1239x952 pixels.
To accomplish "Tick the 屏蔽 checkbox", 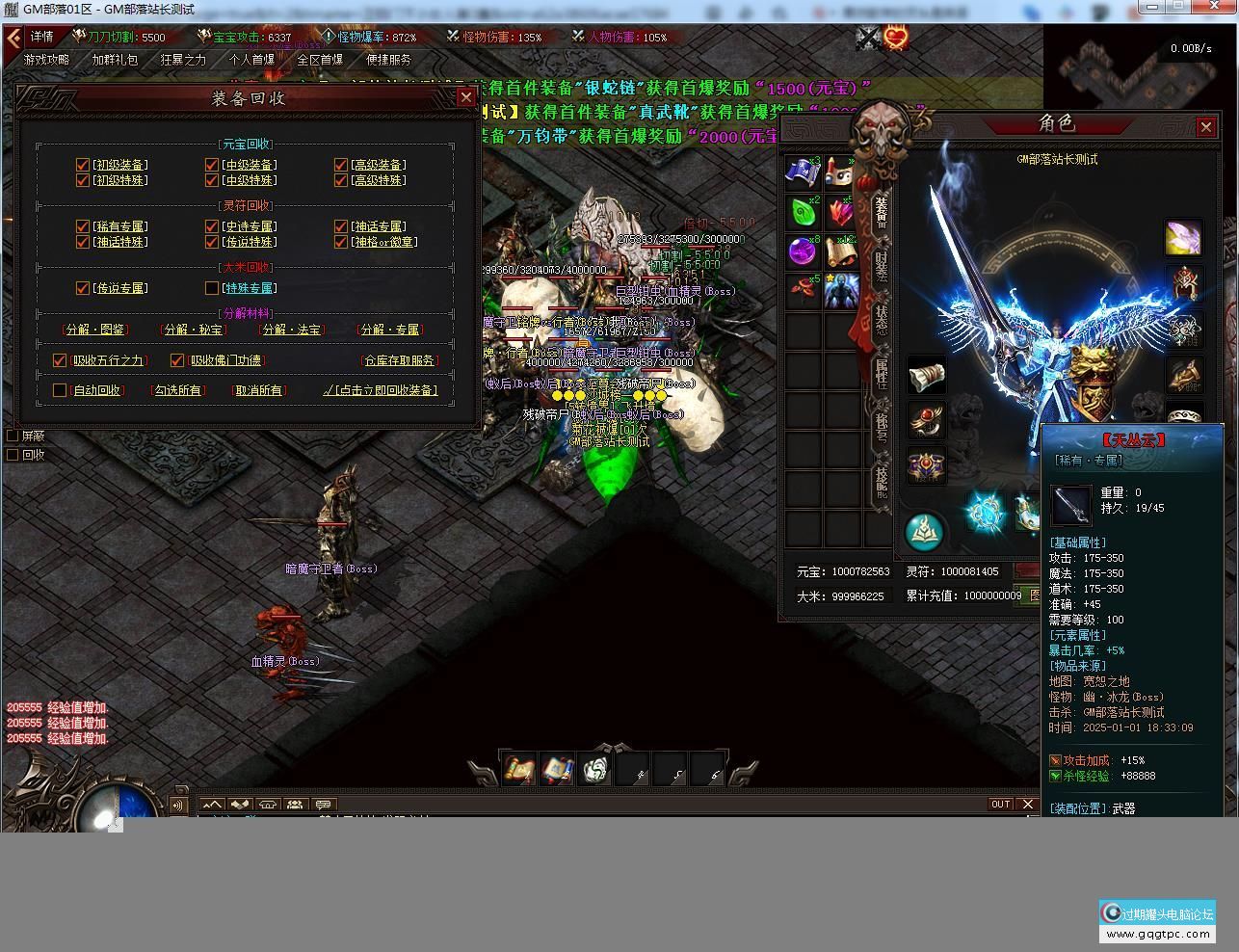I will click(x=13, y=436).
